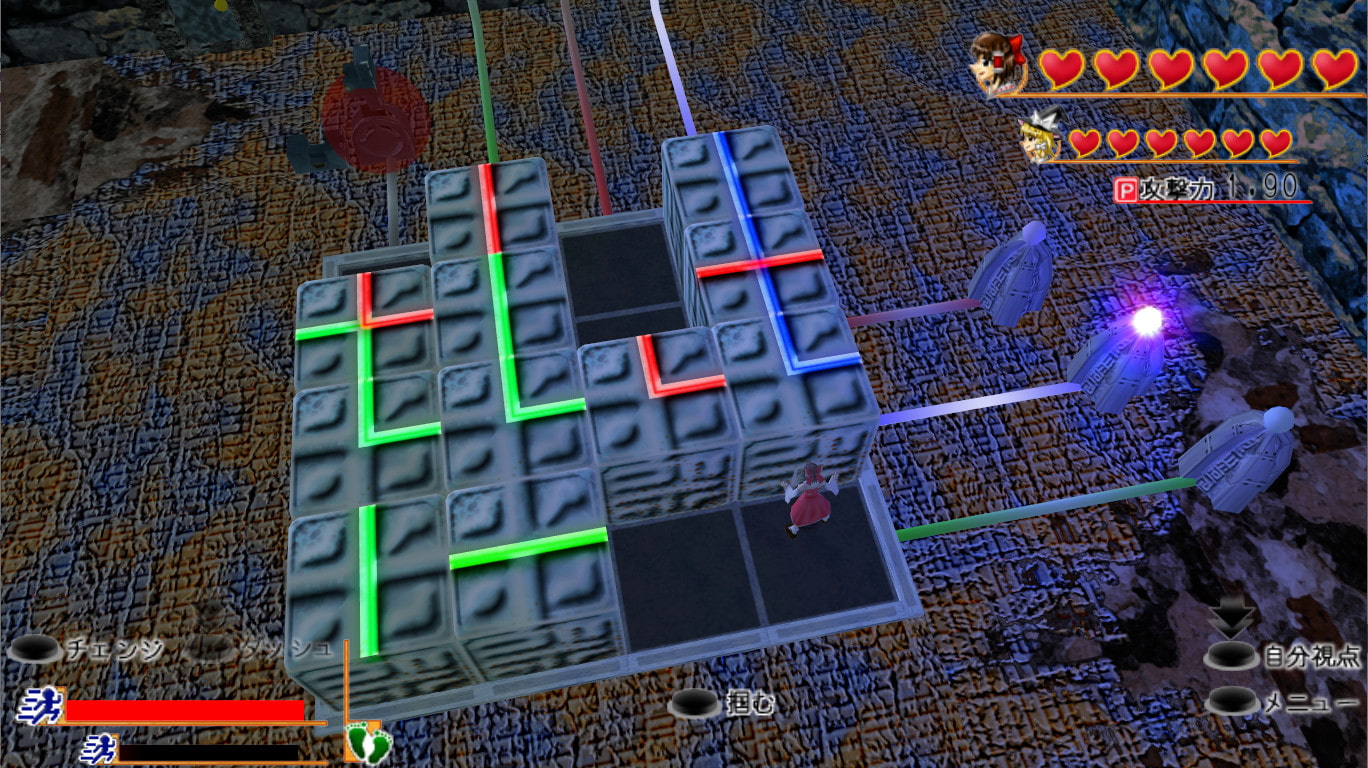Viewport: 1368px width, 768px height.
Task: Select Reimu's character portrait
Action: (x=999, y=65)
